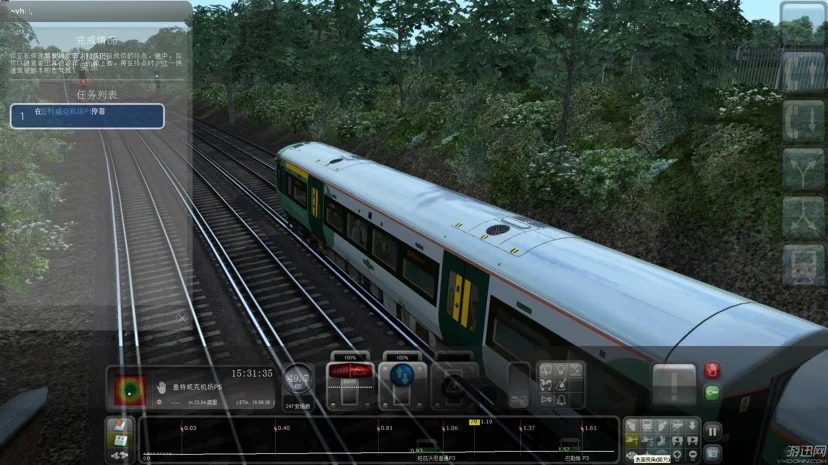
Task: Click the Y-shaped junction button on right sidebar
Action: point(803,168)
